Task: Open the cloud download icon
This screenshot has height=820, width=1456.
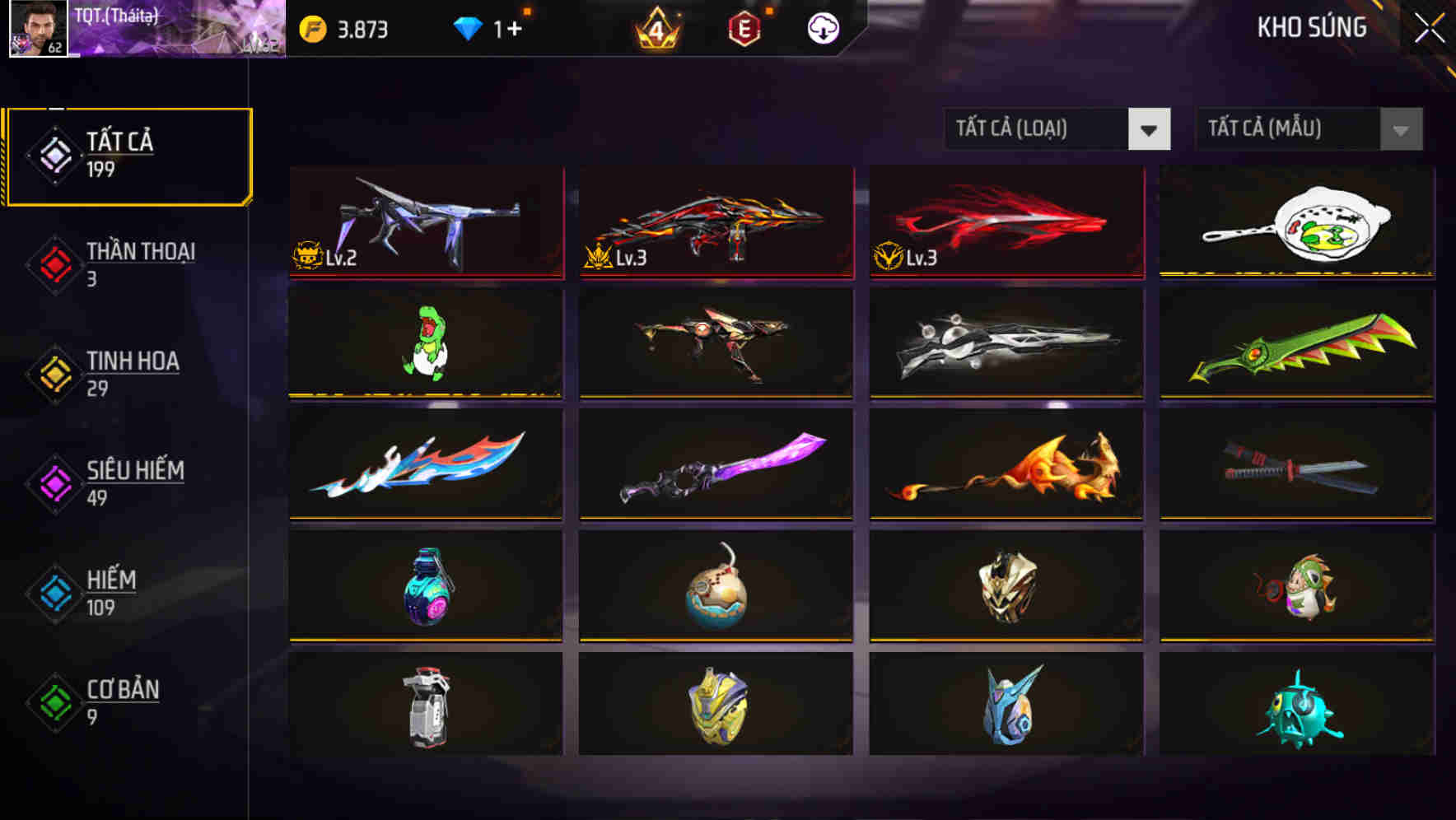Action: click(824, 27)
